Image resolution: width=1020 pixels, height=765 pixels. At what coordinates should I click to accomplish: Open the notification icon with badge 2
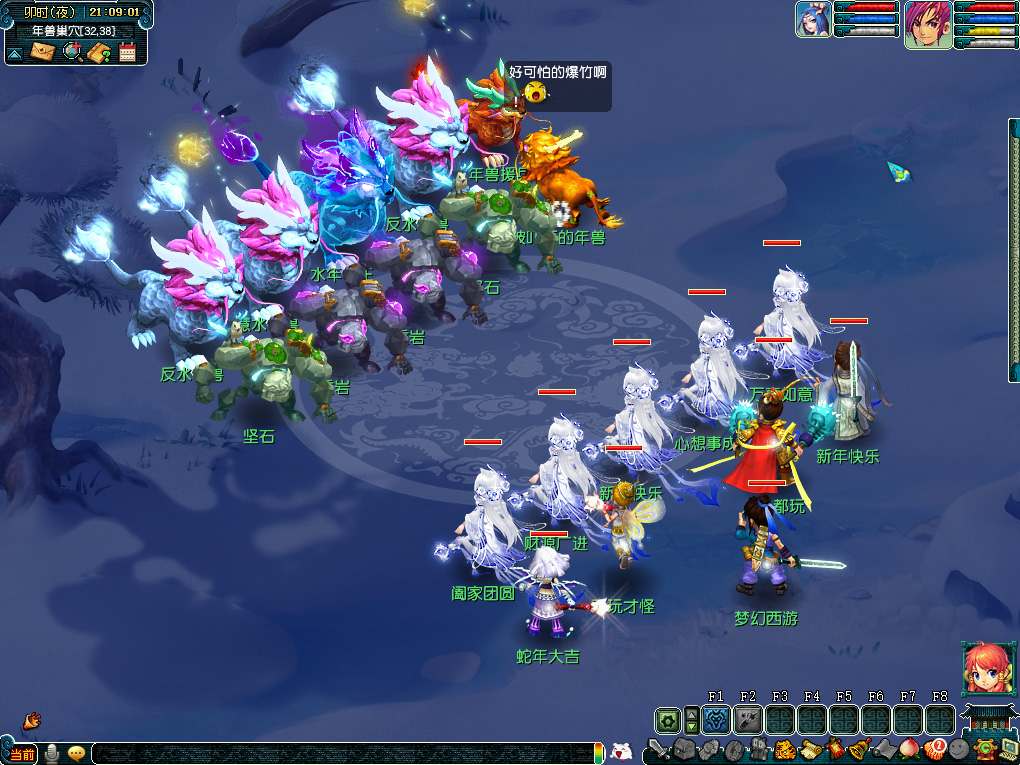(935, 749)
